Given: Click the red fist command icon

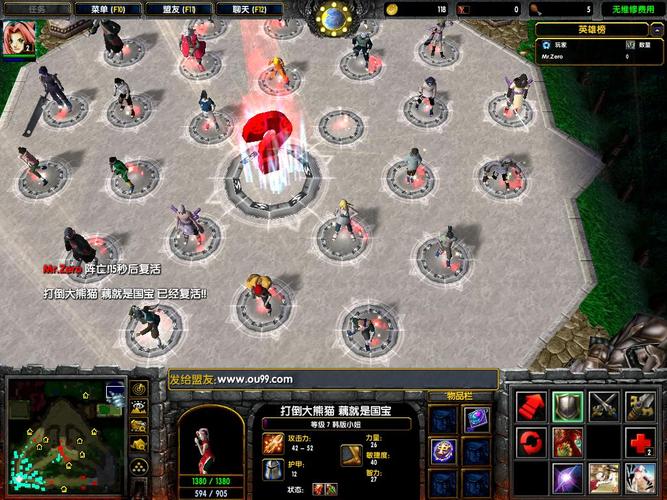Looking at the screenshot, I should pyautogui.click(x=530, y=404).
